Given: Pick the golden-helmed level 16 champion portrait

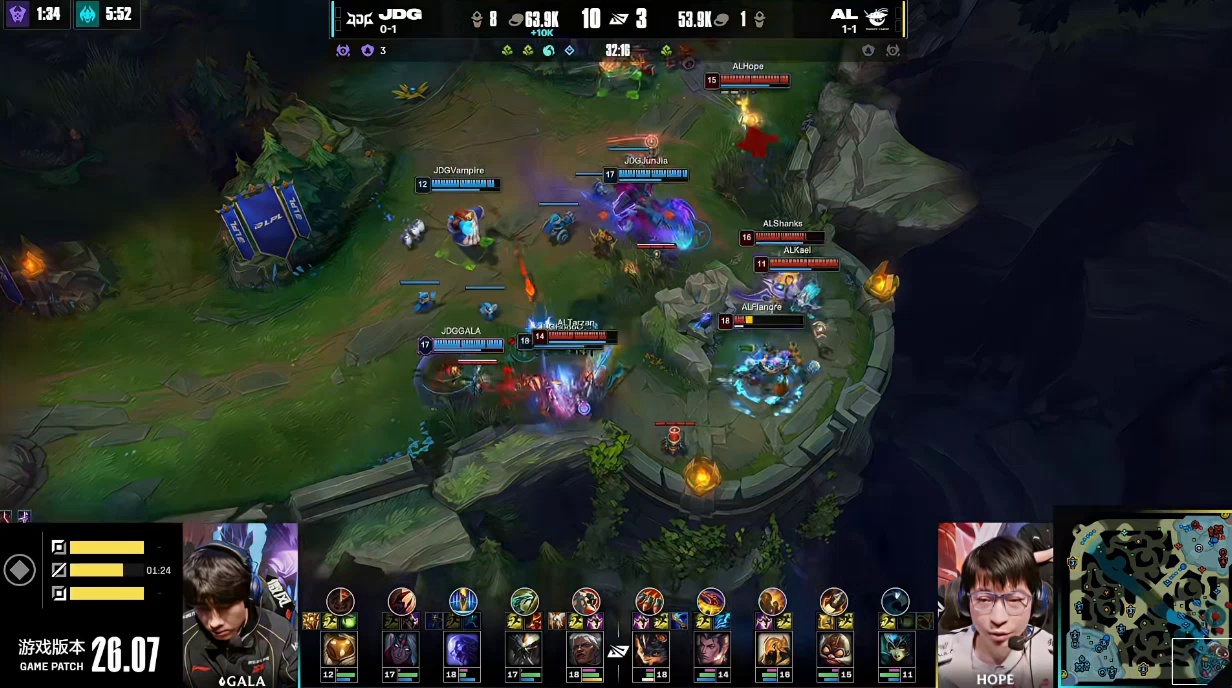Looking at the screenshot, I should point(772,650).
